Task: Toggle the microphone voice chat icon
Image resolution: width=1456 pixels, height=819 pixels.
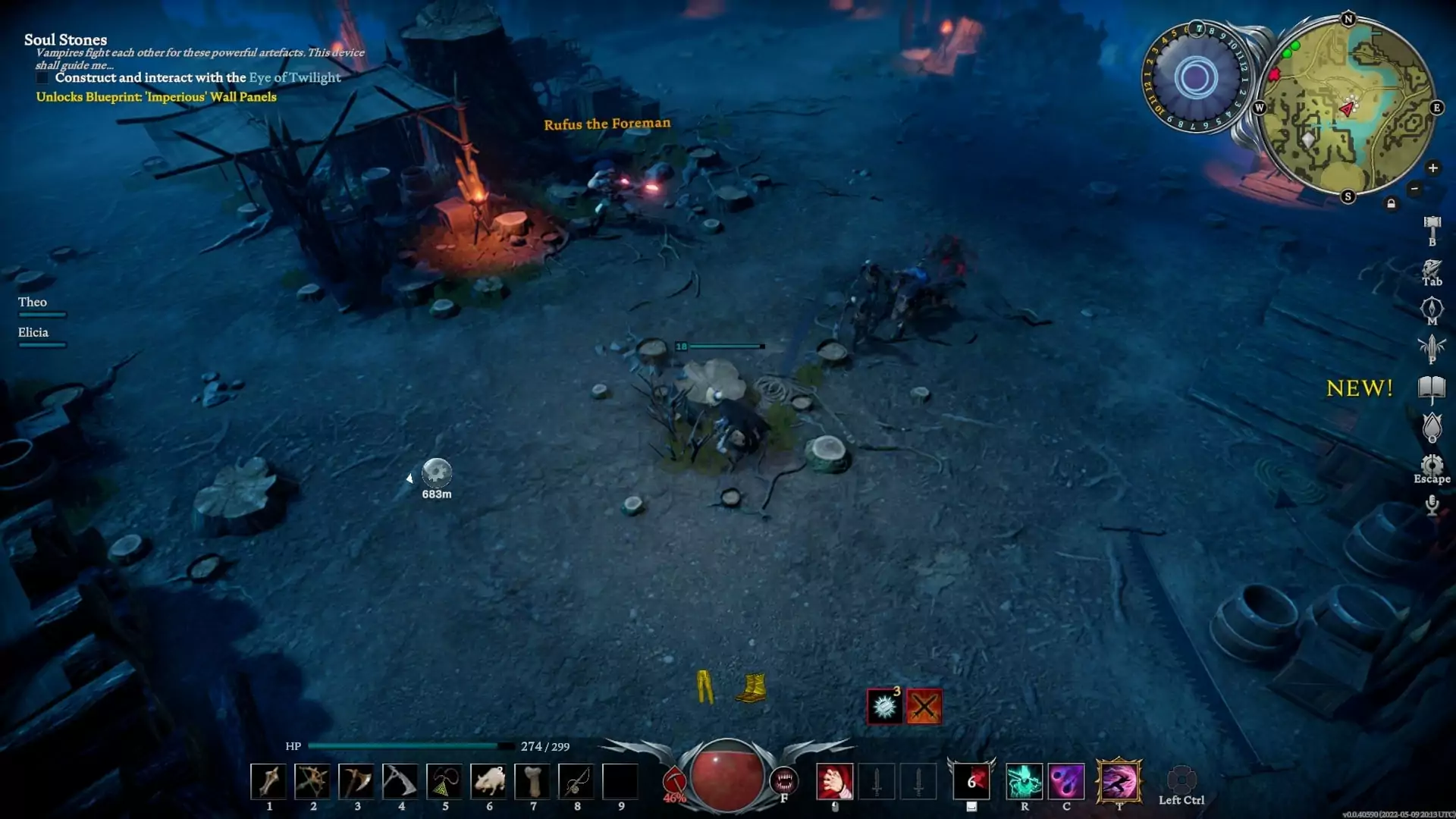Action: (1432, 505)
